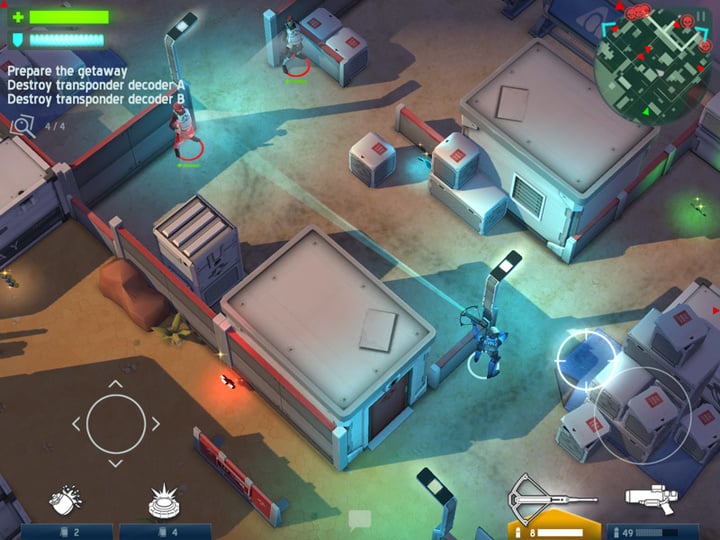Viewport: 720px width, 540px height.
Task: Tap the virtual movement joystick
Action: tap(116, 424)
